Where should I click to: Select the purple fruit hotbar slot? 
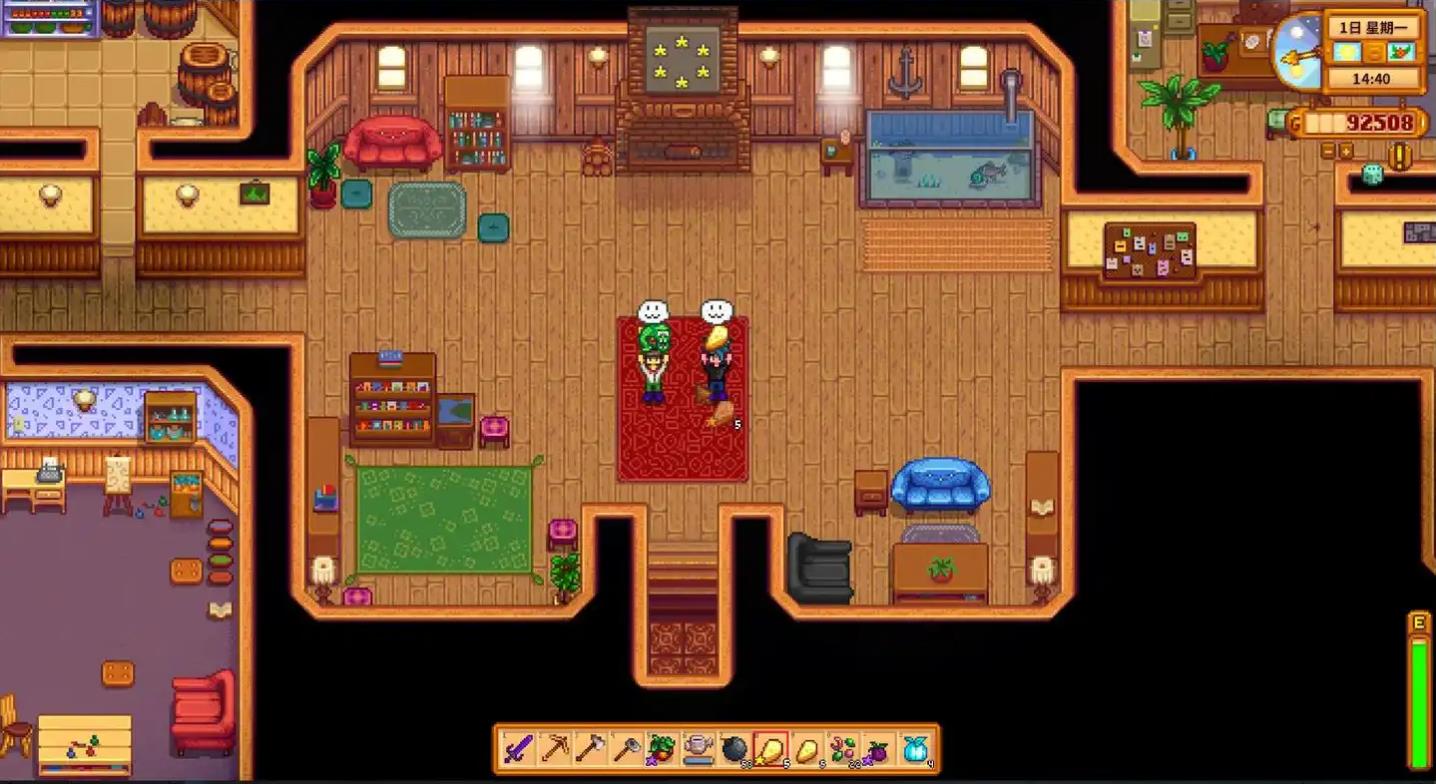point(878,748)
